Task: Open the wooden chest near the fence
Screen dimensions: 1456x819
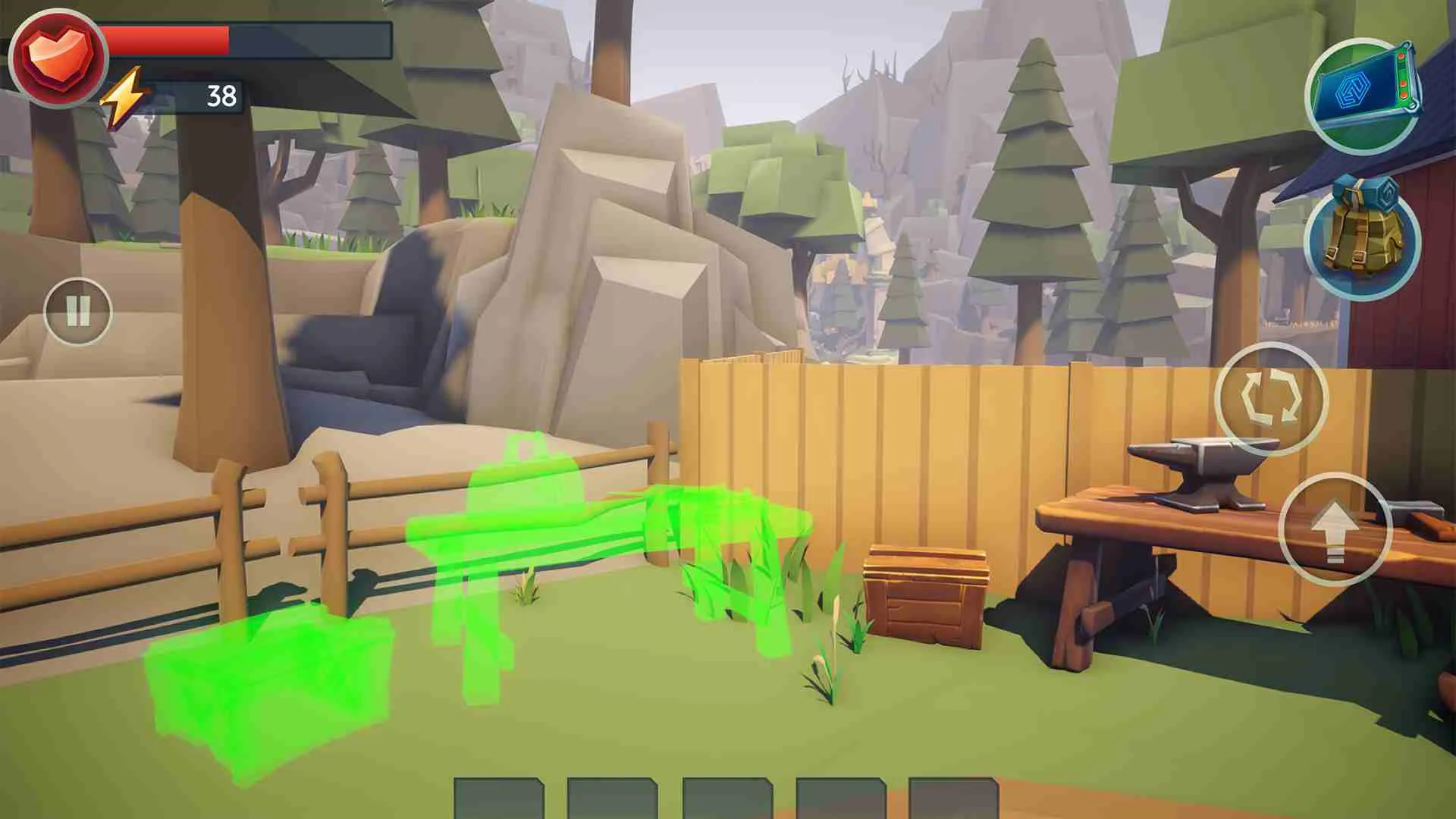Action: click(x=925, y=595)
